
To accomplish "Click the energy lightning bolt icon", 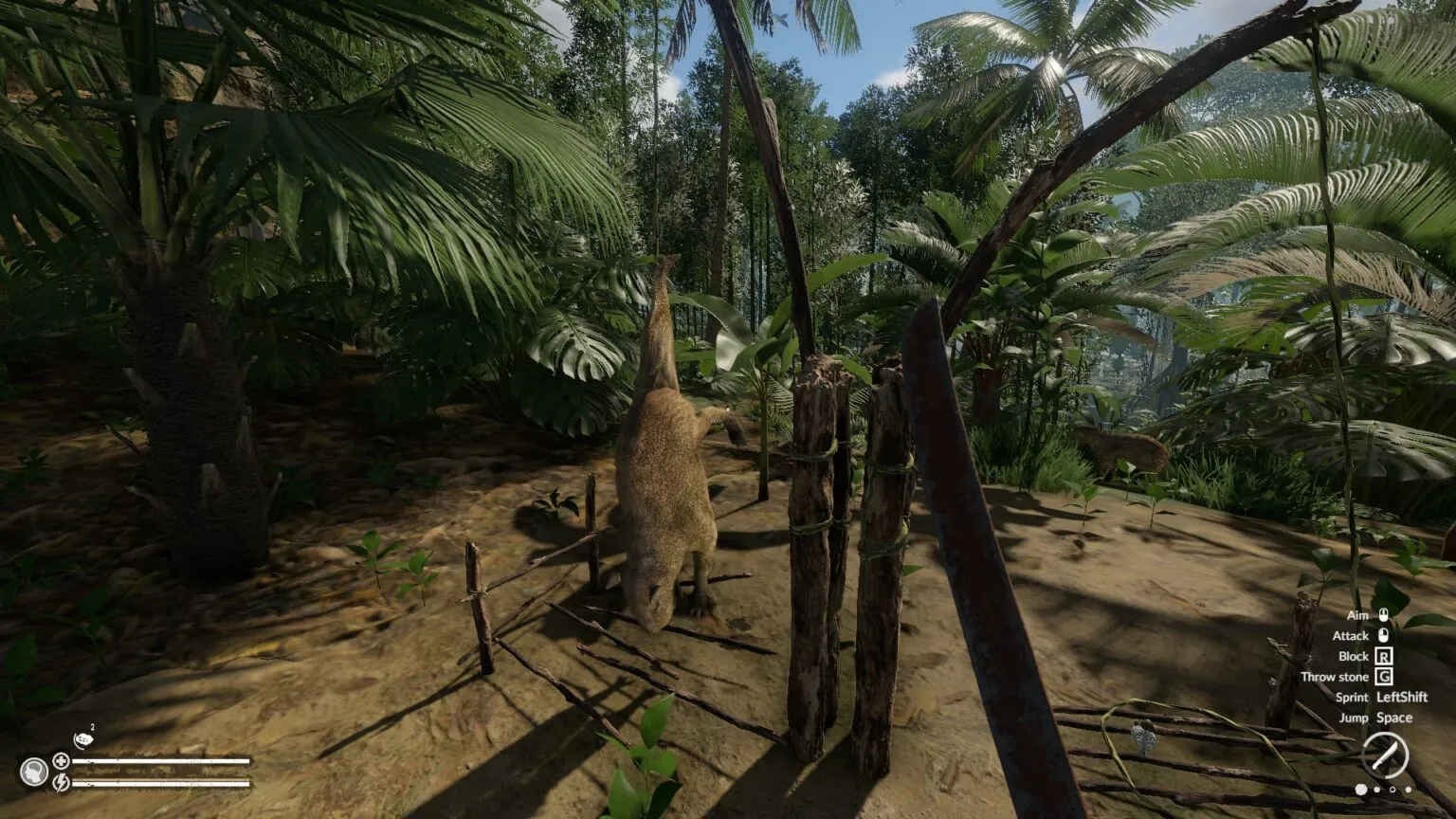I will tap(61, 783).
